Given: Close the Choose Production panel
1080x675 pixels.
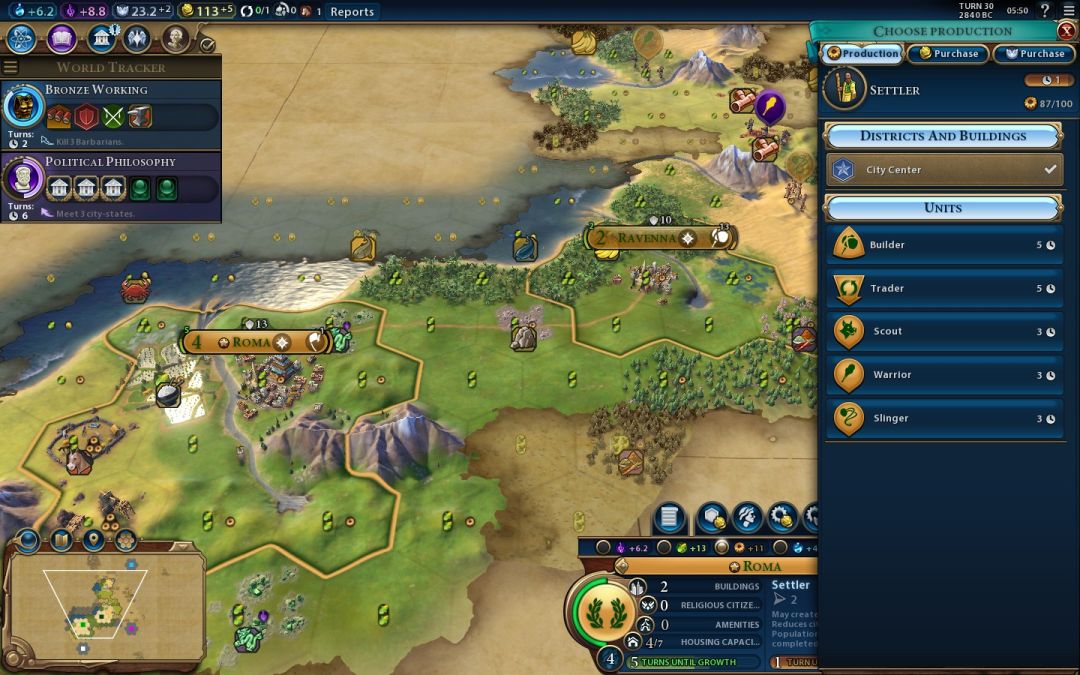Looking at the screenshot, I should click(x=1067, y=31).
